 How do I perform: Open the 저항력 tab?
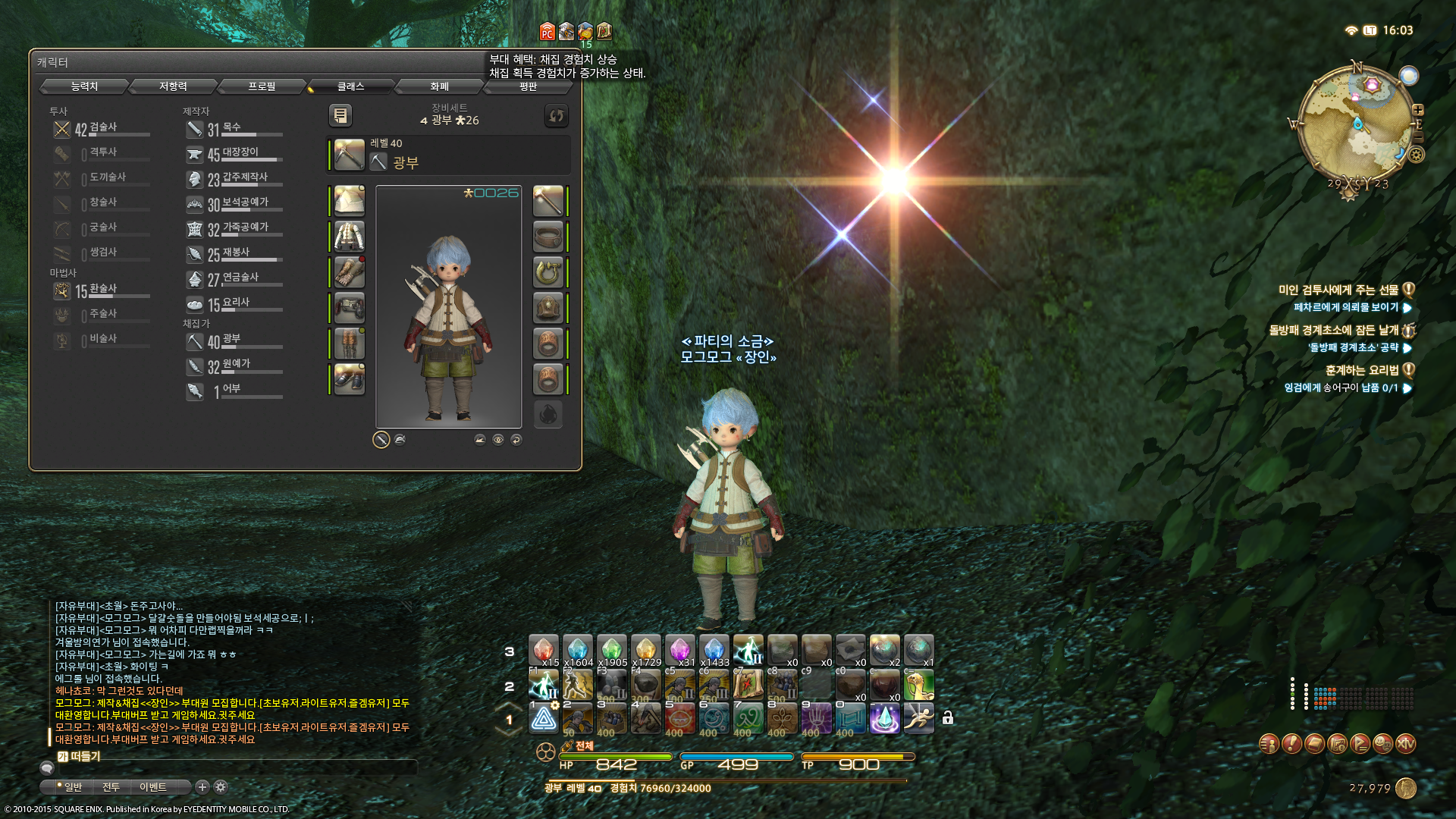tap(173, 86)
